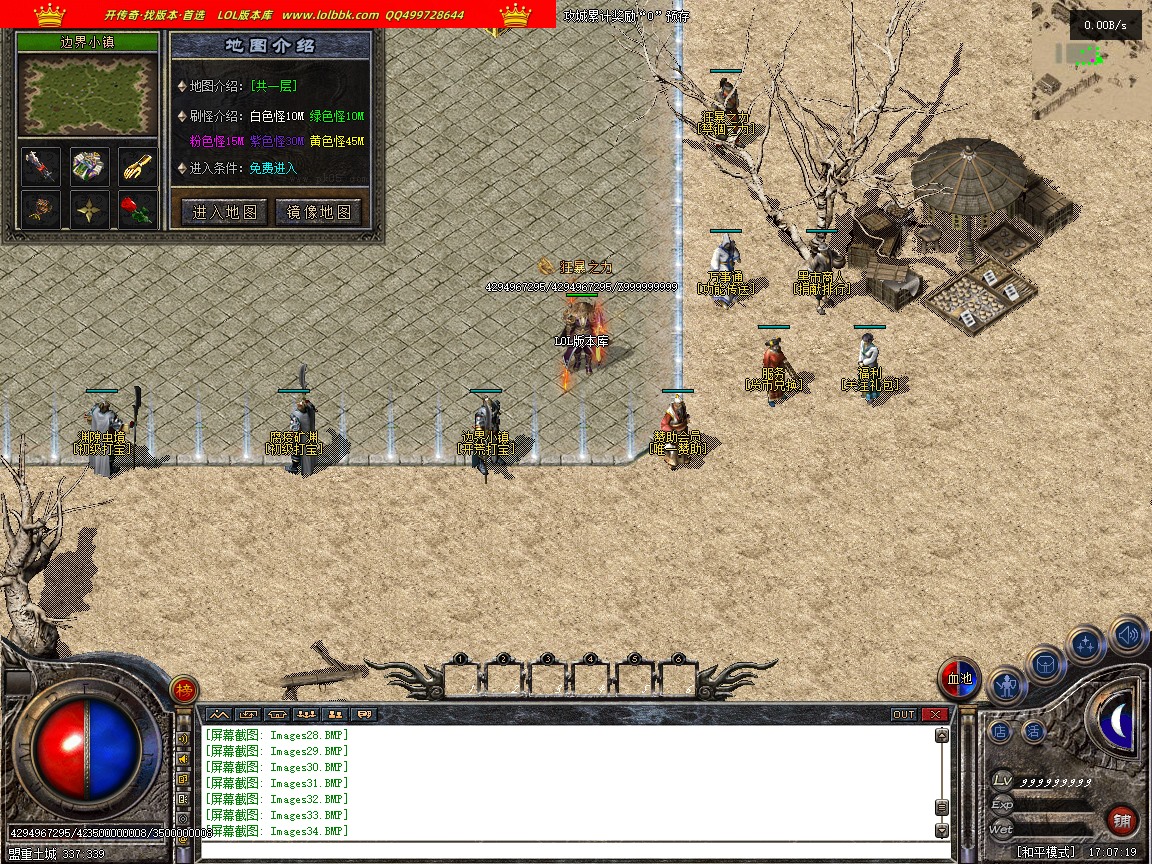
Task: Select the four-pointed gold star item icon
Action: [89, 209]
